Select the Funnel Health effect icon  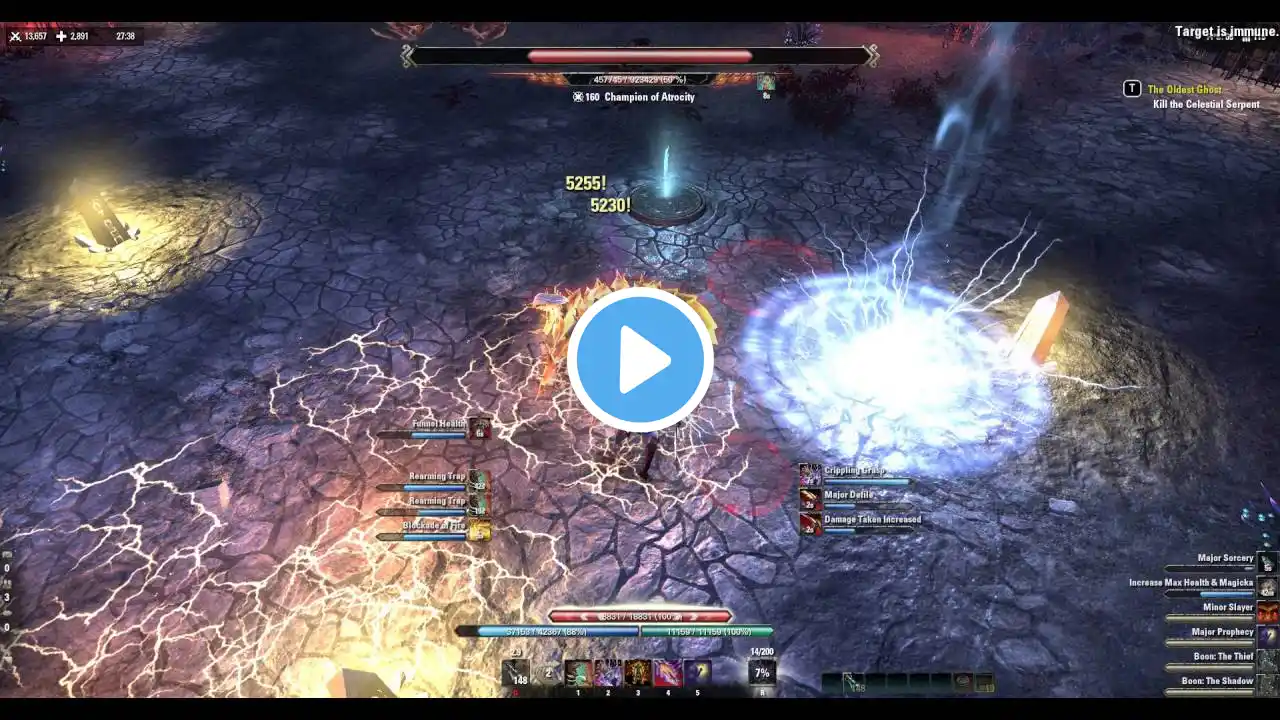click(480, 429)
